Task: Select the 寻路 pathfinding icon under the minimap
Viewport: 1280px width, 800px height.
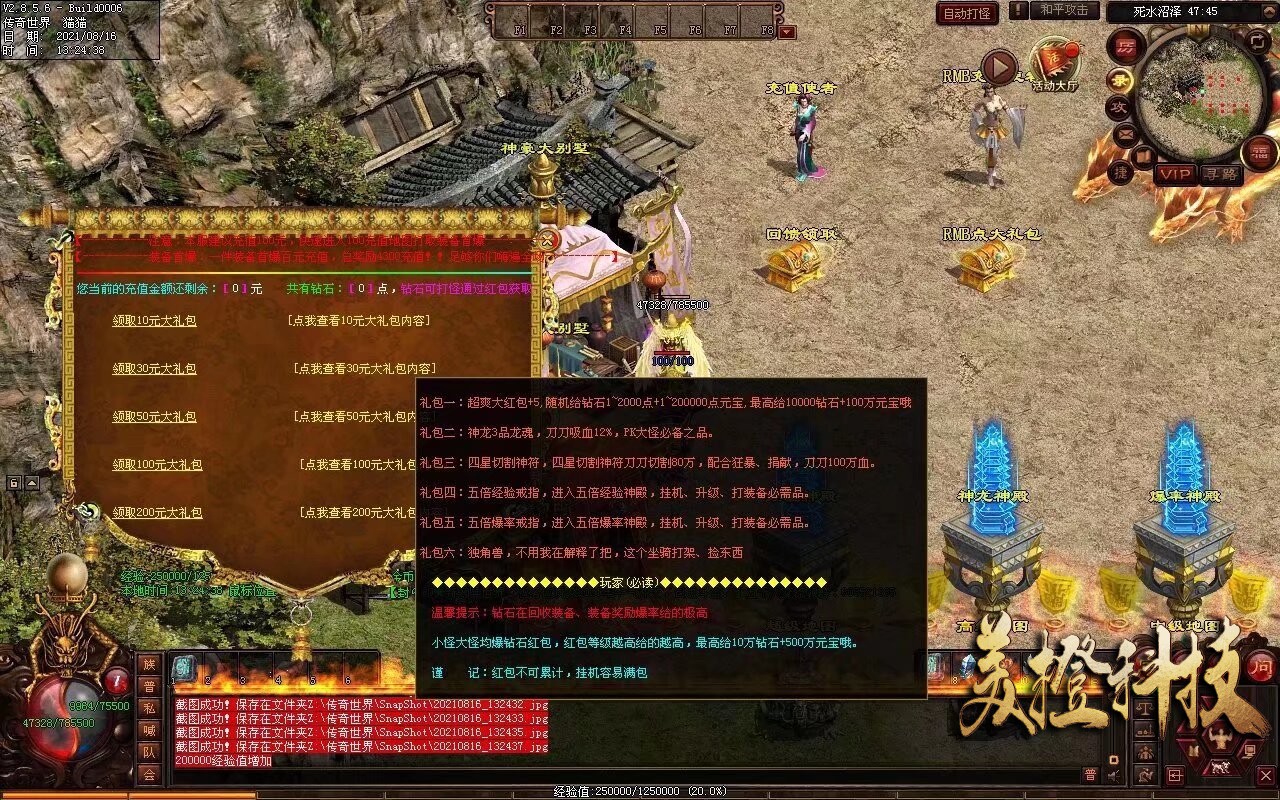Action: tap(1222, 173)
